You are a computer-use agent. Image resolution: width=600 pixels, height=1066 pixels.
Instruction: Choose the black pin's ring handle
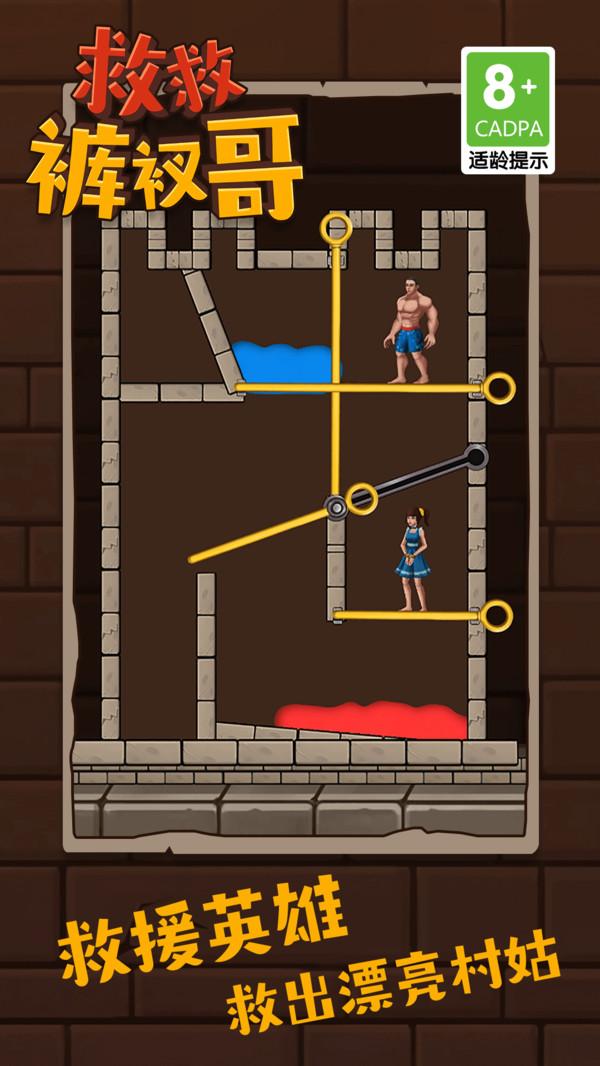[476, 457]
